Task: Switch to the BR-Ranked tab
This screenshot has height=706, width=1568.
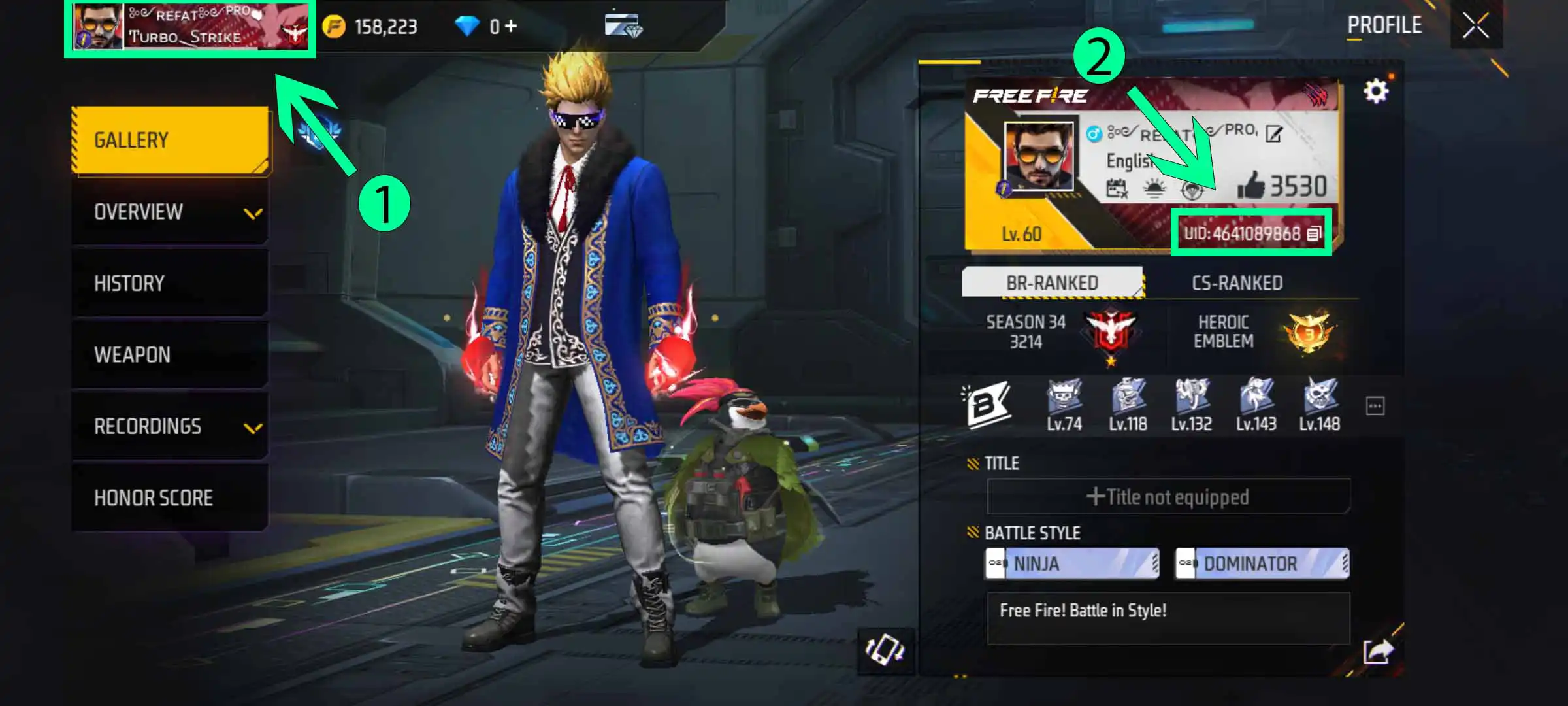Action: click(1052, 283)
